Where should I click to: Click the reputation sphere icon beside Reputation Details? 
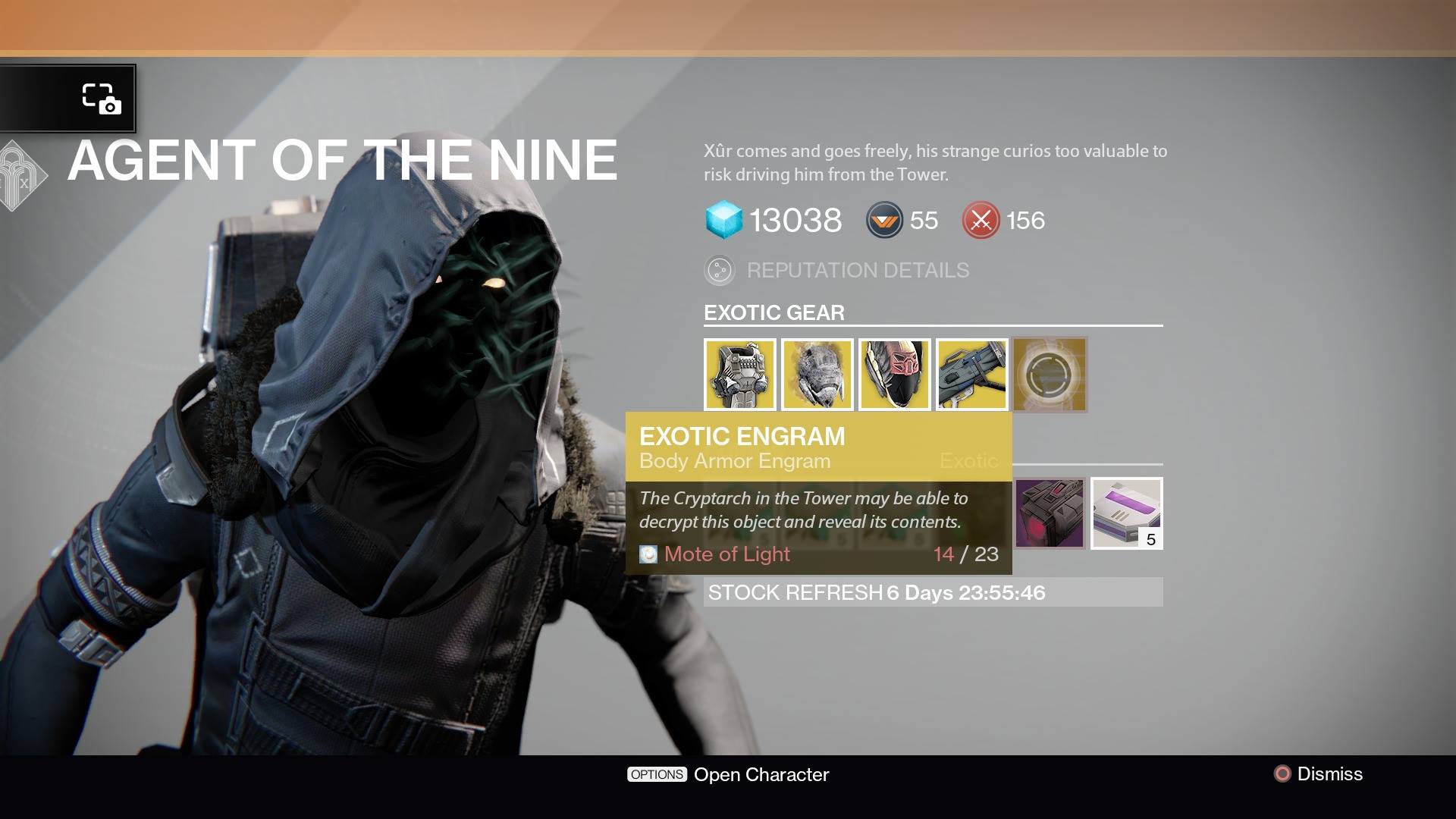[719, 270]
